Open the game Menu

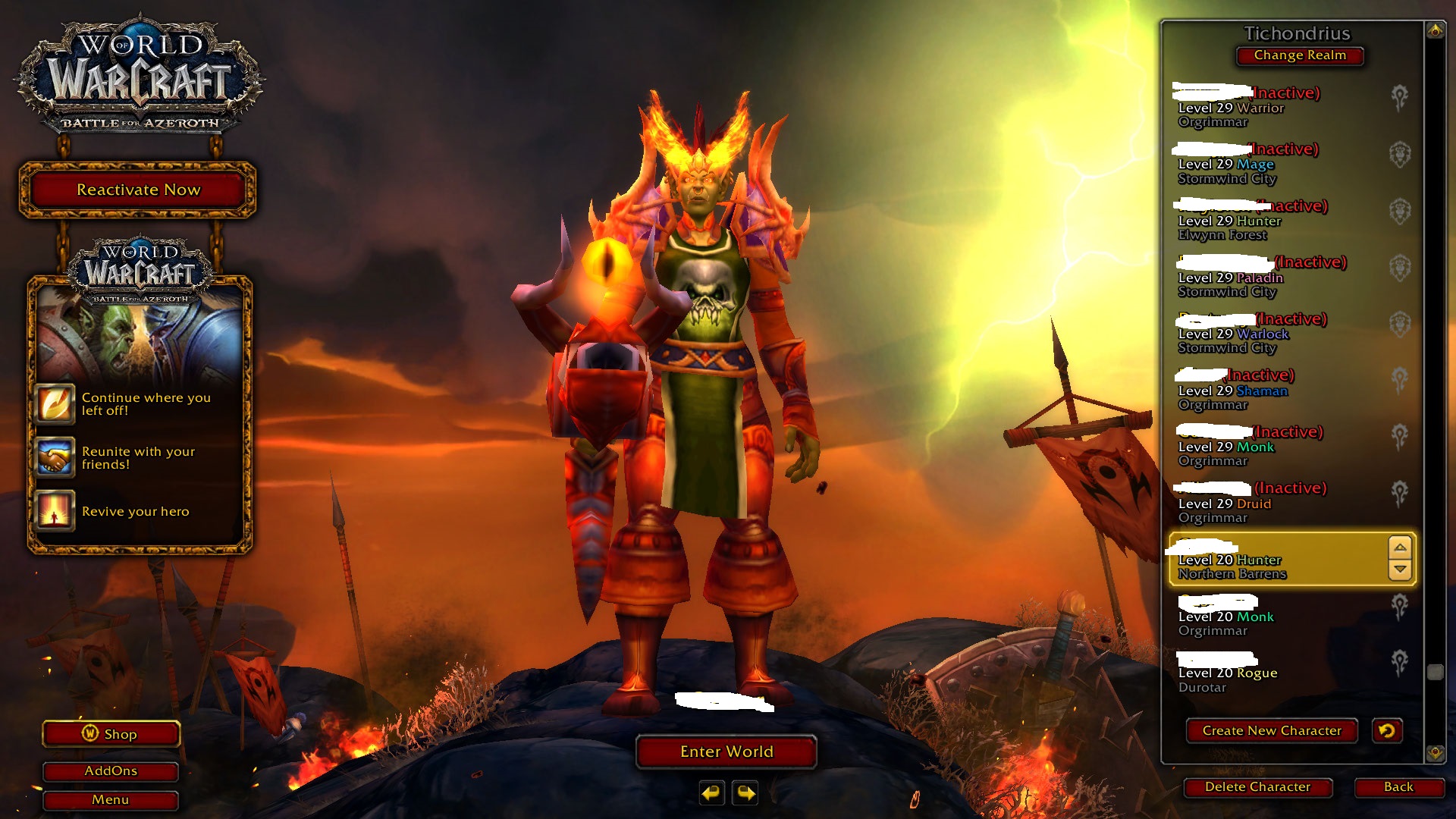point(111,800)
